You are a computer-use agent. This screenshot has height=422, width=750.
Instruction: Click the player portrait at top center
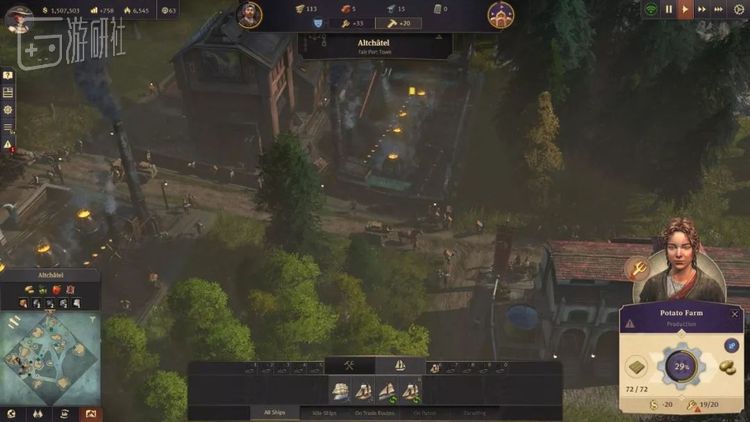[x=250, y=14]
